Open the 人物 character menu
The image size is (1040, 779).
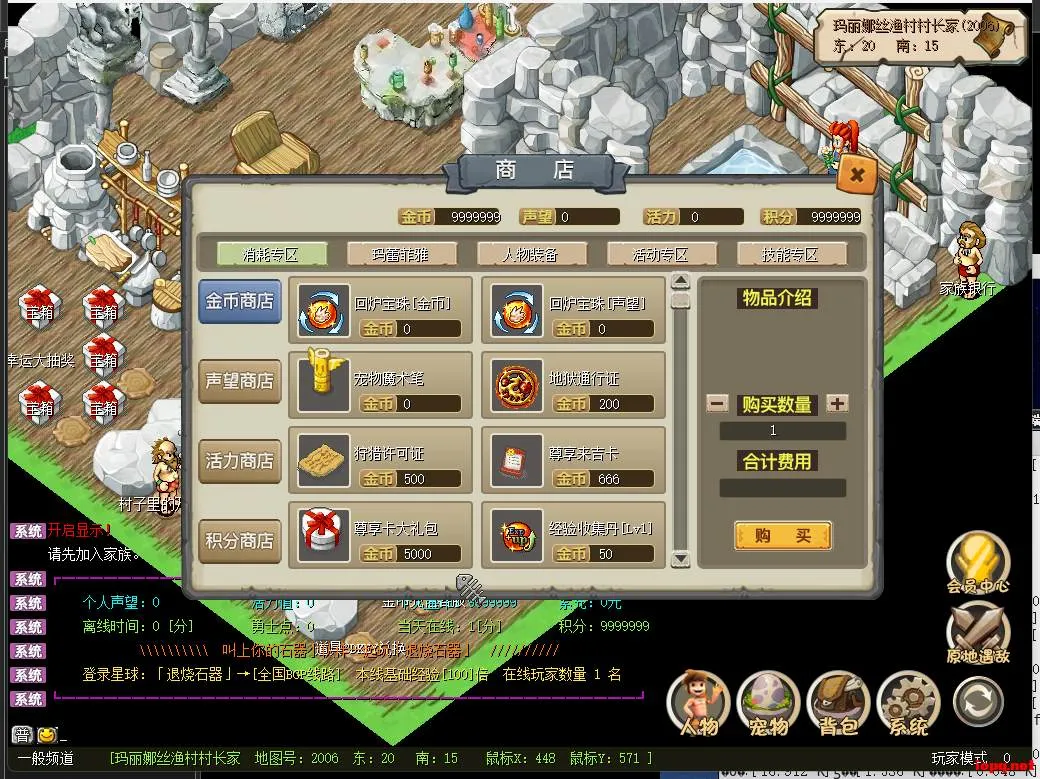(699, 703)
